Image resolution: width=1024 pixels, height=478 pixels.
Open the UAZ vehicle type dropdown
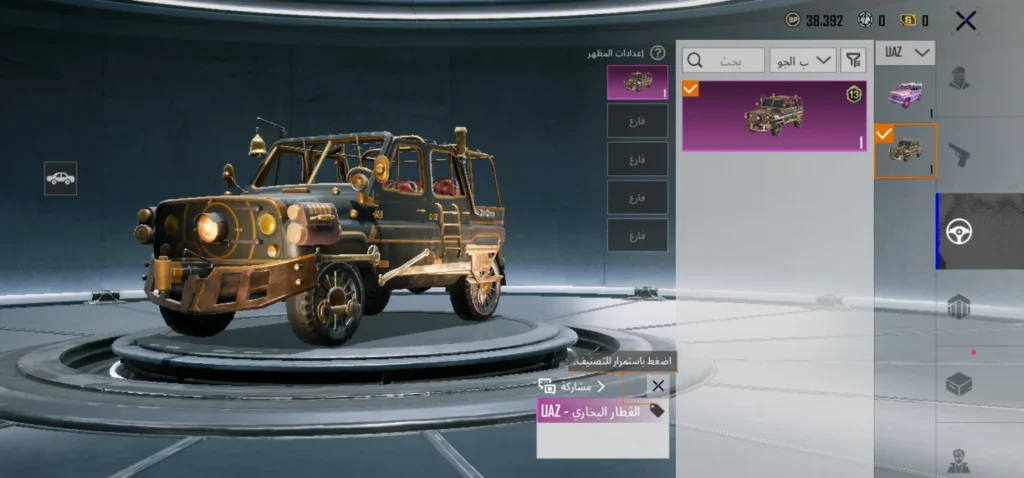[x=904, y=52]
